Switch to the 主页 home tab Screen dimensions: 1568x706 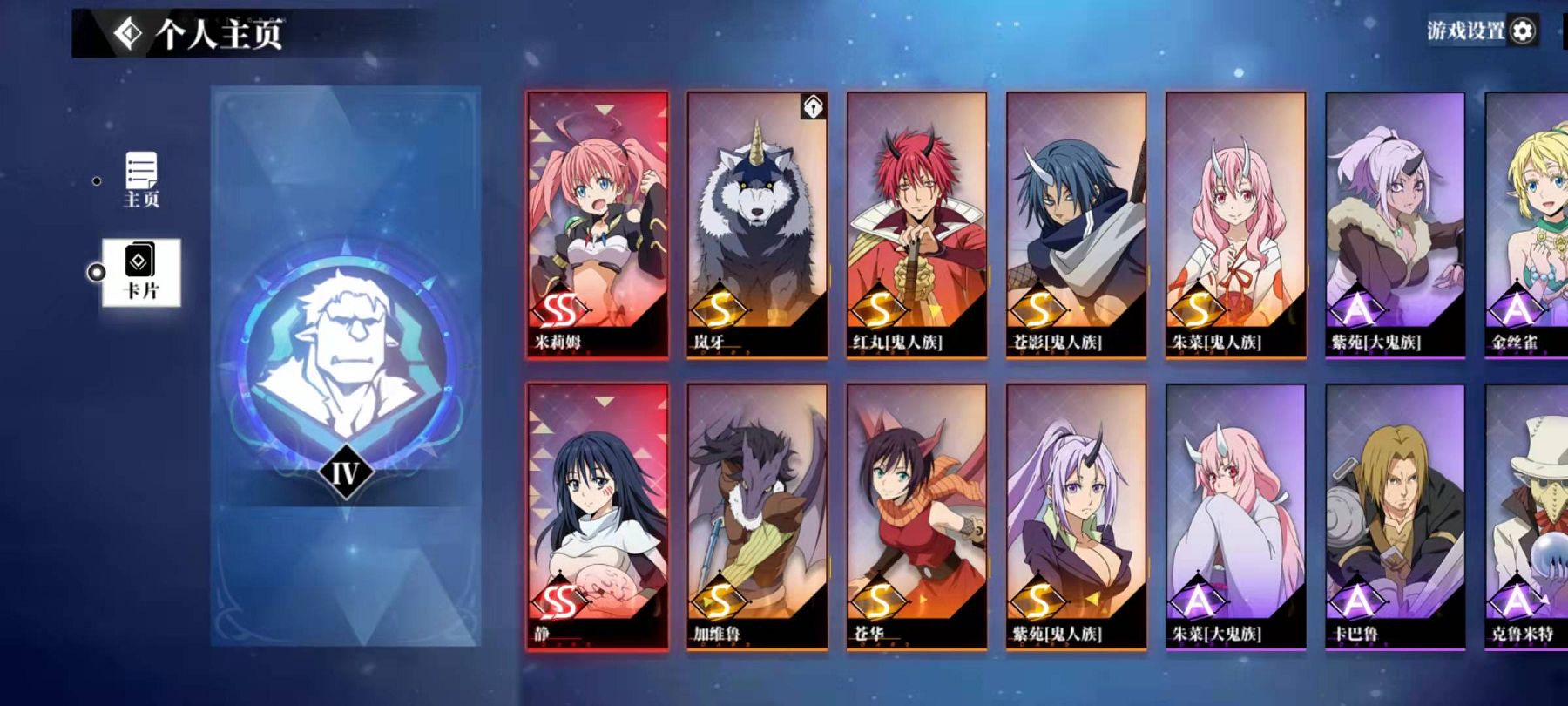141,180
